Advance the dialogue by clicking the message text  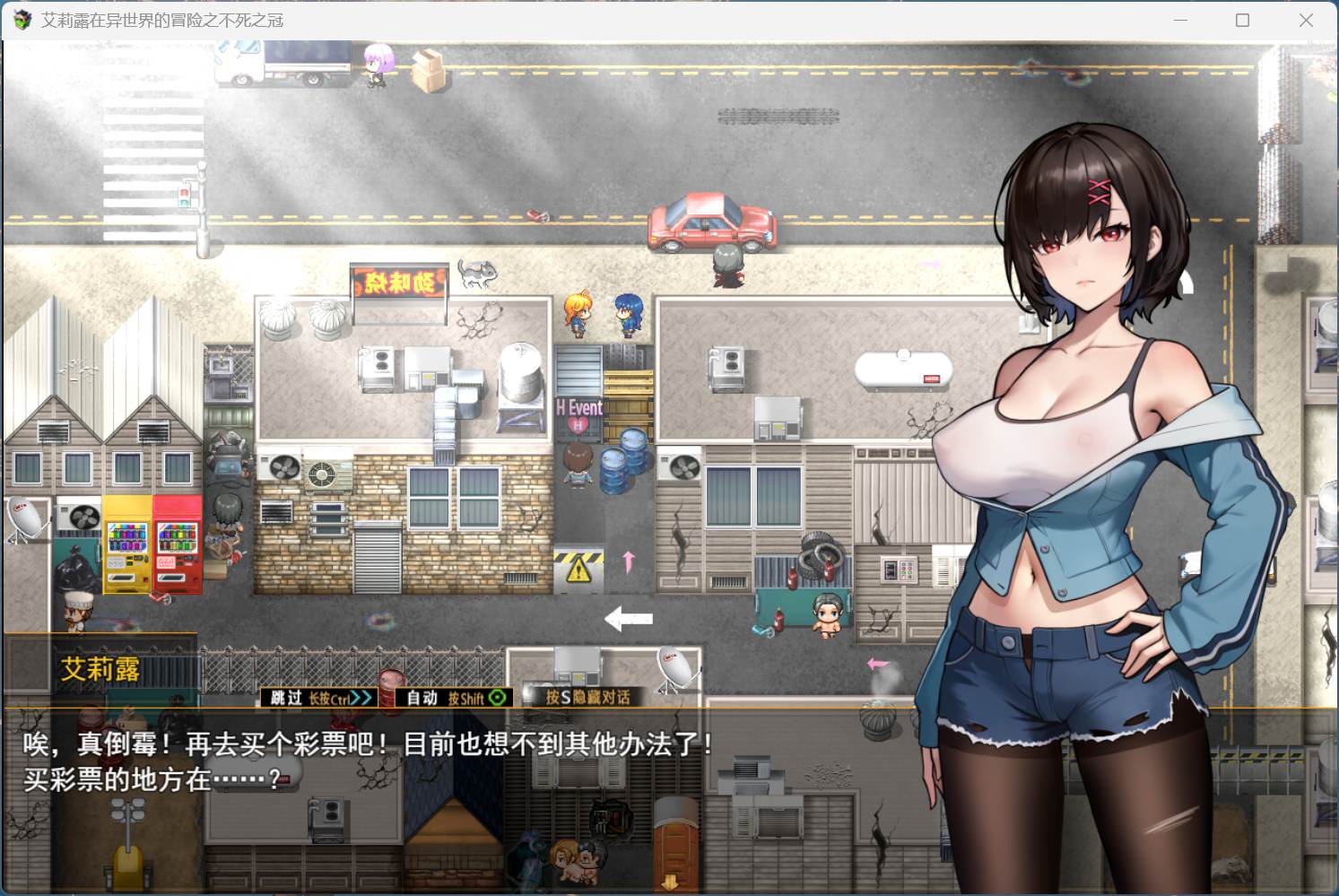[368, 761]
